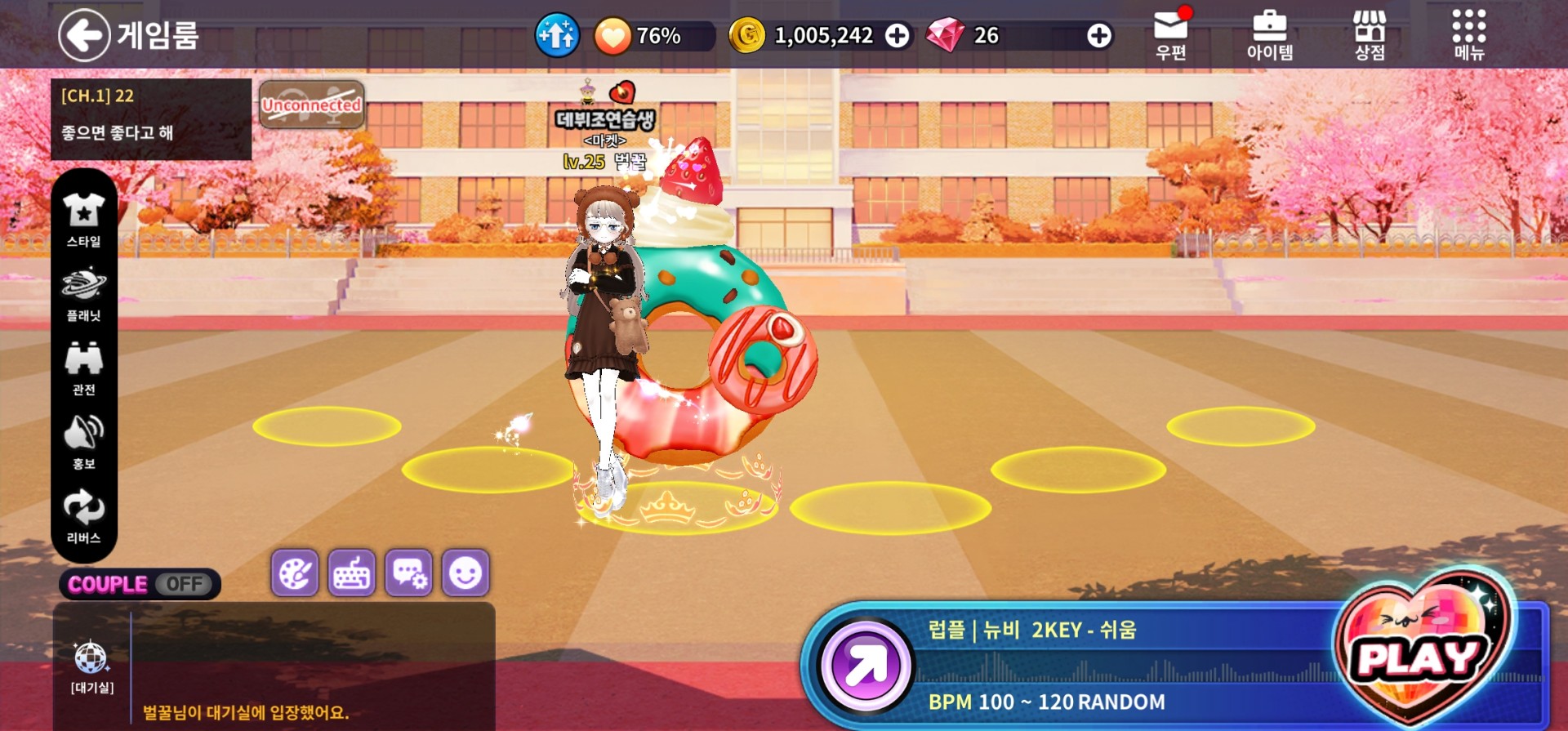The height and width of the screenshot is (731, 1568).
Task: Open the 아이템 inventory
Action: 1269,35
